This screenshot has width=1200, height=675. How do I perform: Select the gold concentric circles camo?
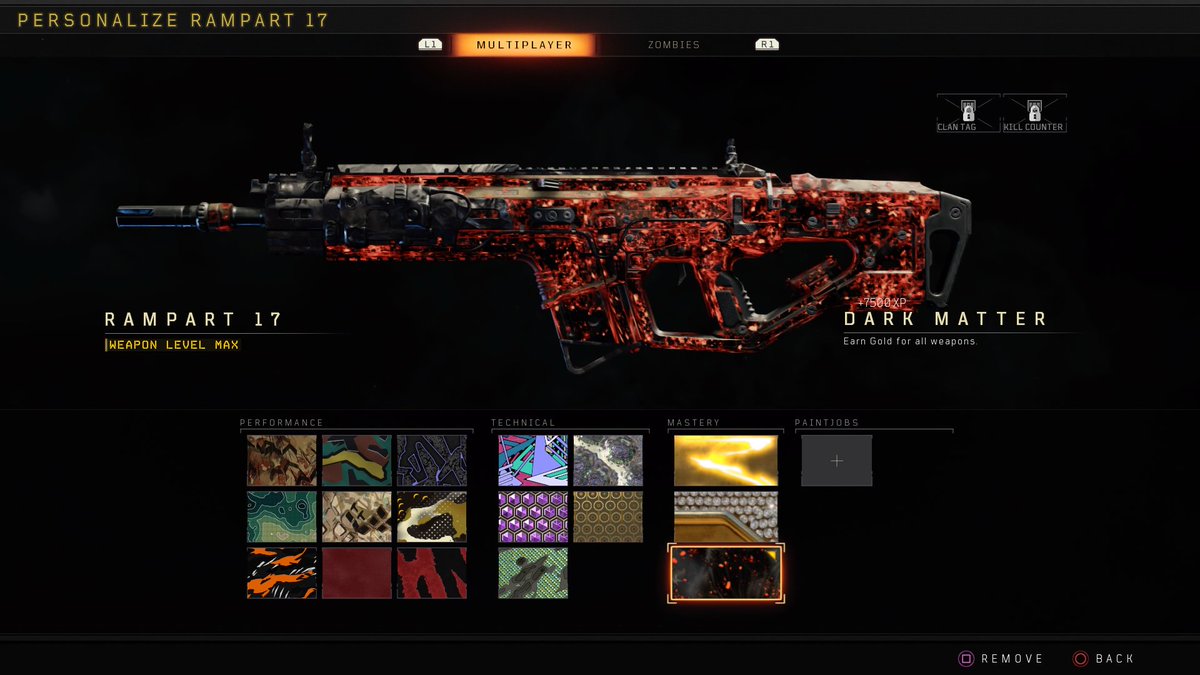608,517
